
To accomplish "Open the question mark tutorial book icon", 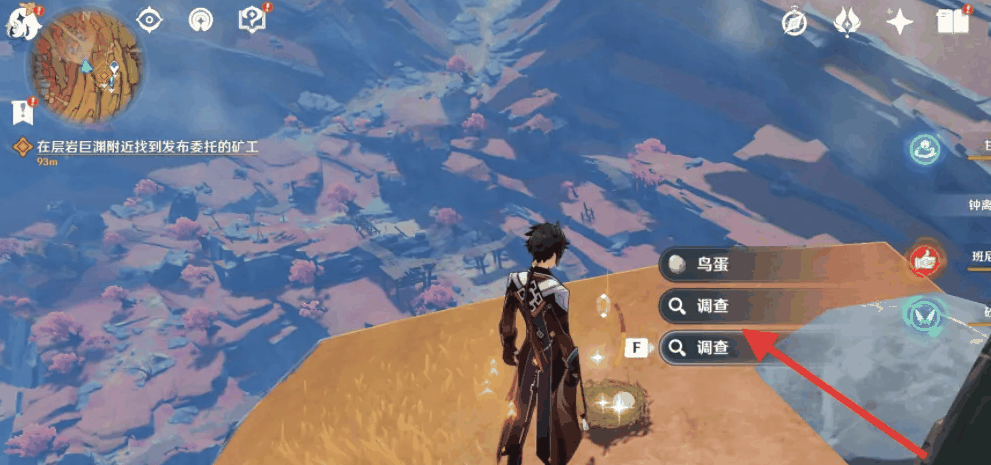I will [251, 20].
